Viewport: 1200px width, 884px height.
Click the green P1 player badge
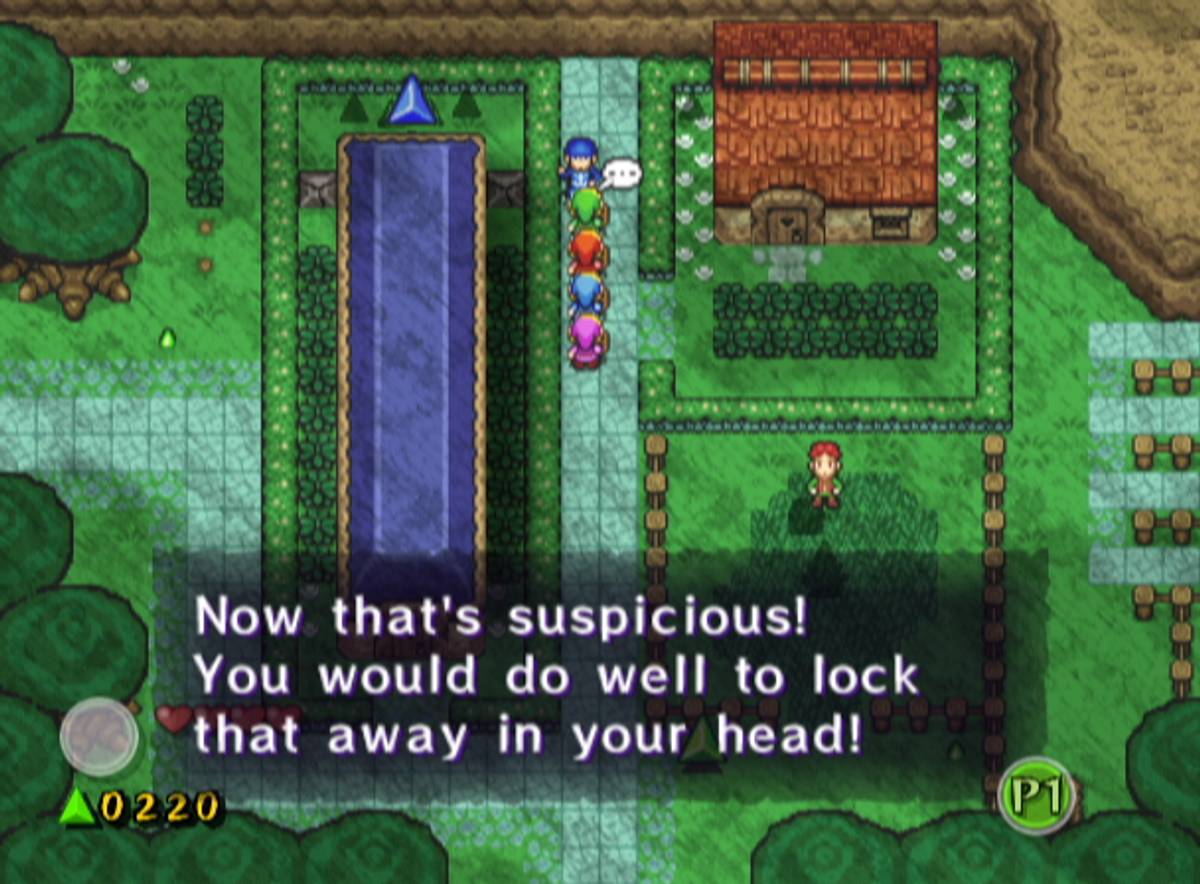pos(1036,796)
